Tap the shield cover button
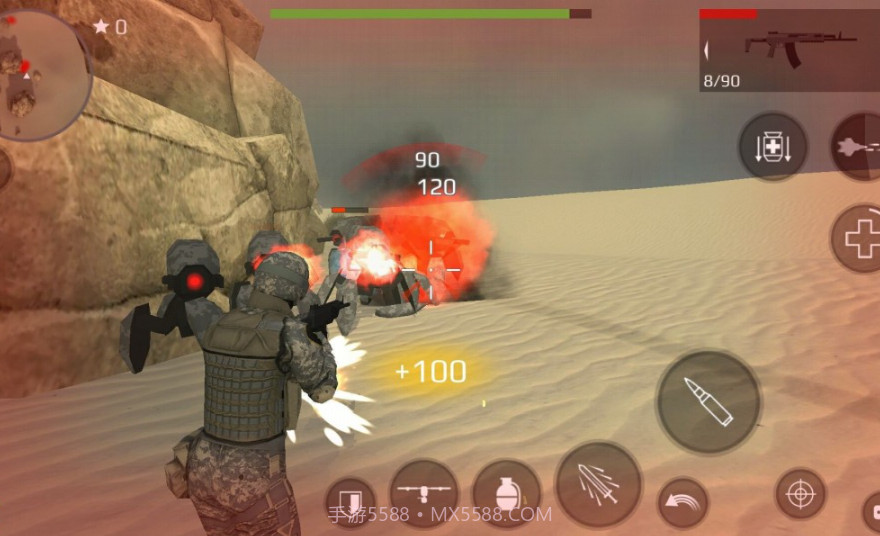The image size is (880, 536). click(350, 502)
